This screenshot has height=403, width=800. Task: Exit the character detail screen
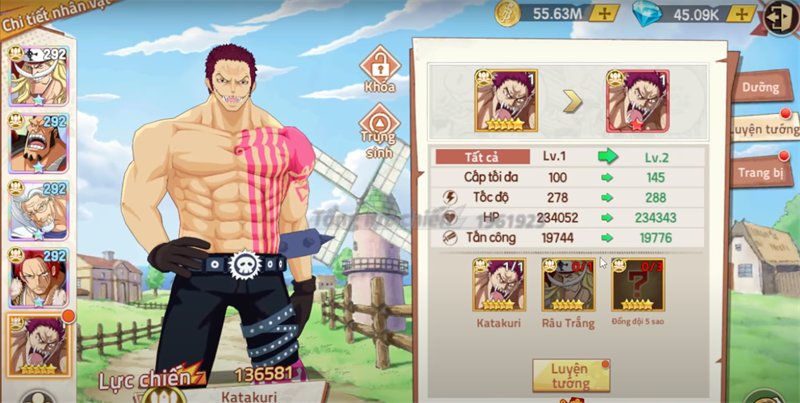click(781, 17)
